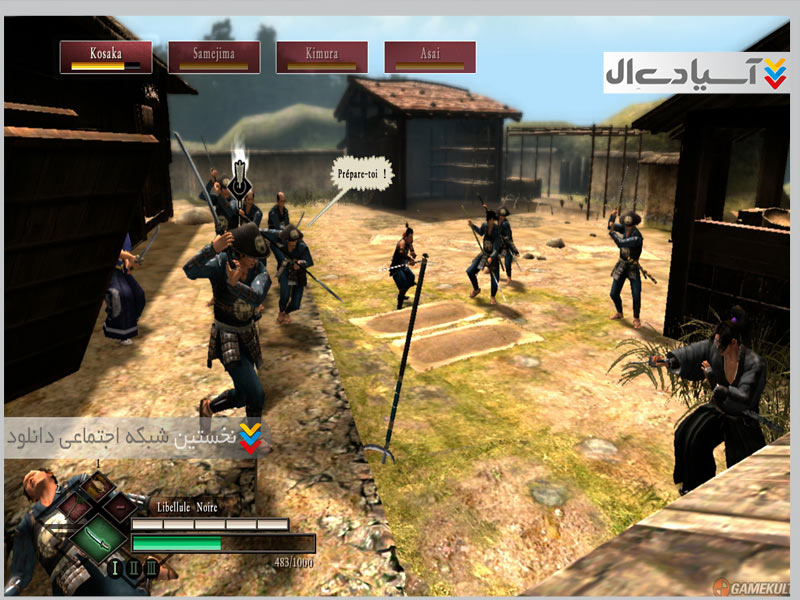Switch to the Kimura character panel
800x600 pixels.
coord(322,56)
